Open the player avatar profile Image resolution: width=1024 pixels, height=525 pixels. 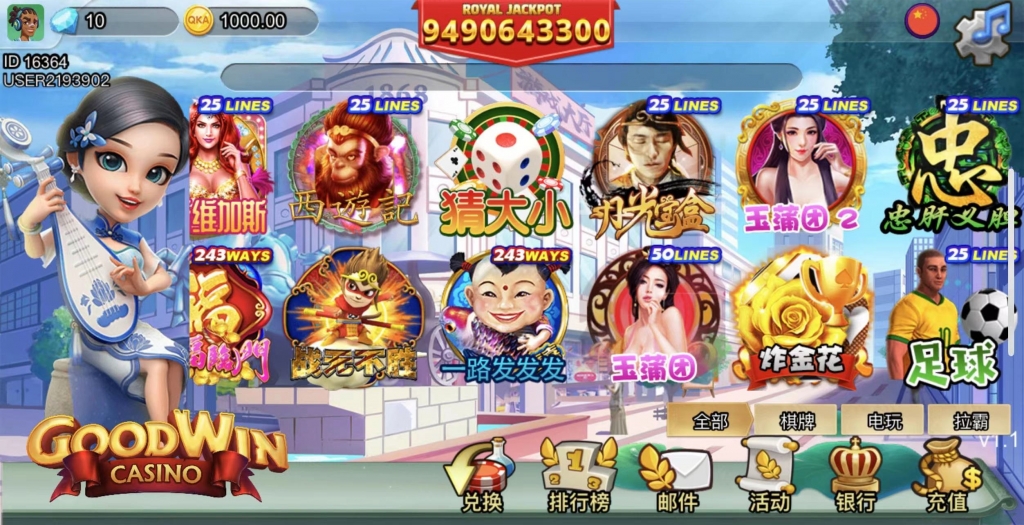[x=21, y=22]
